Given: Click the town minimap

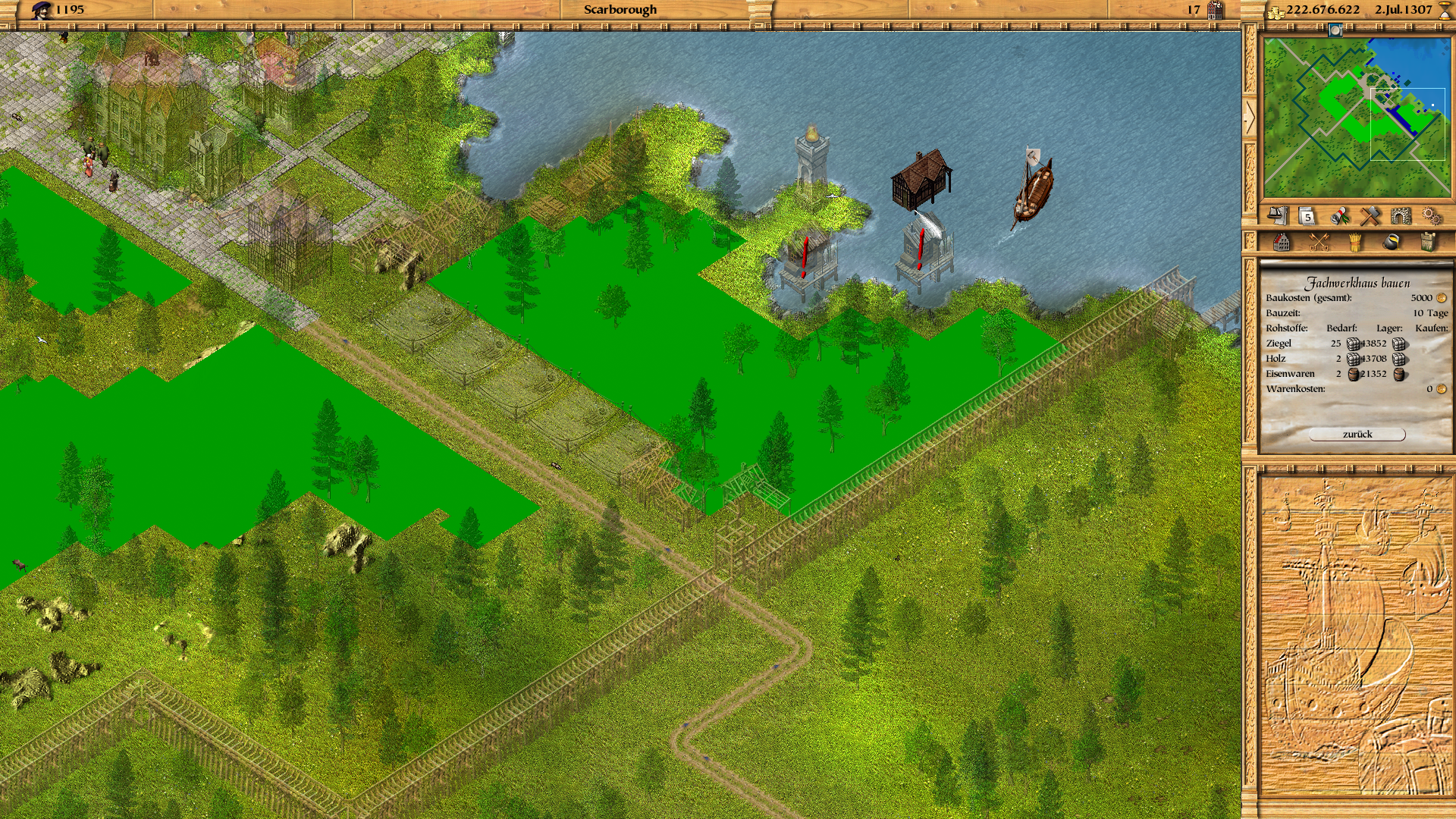Looking at the screenshot, I should coord(1356,118).
